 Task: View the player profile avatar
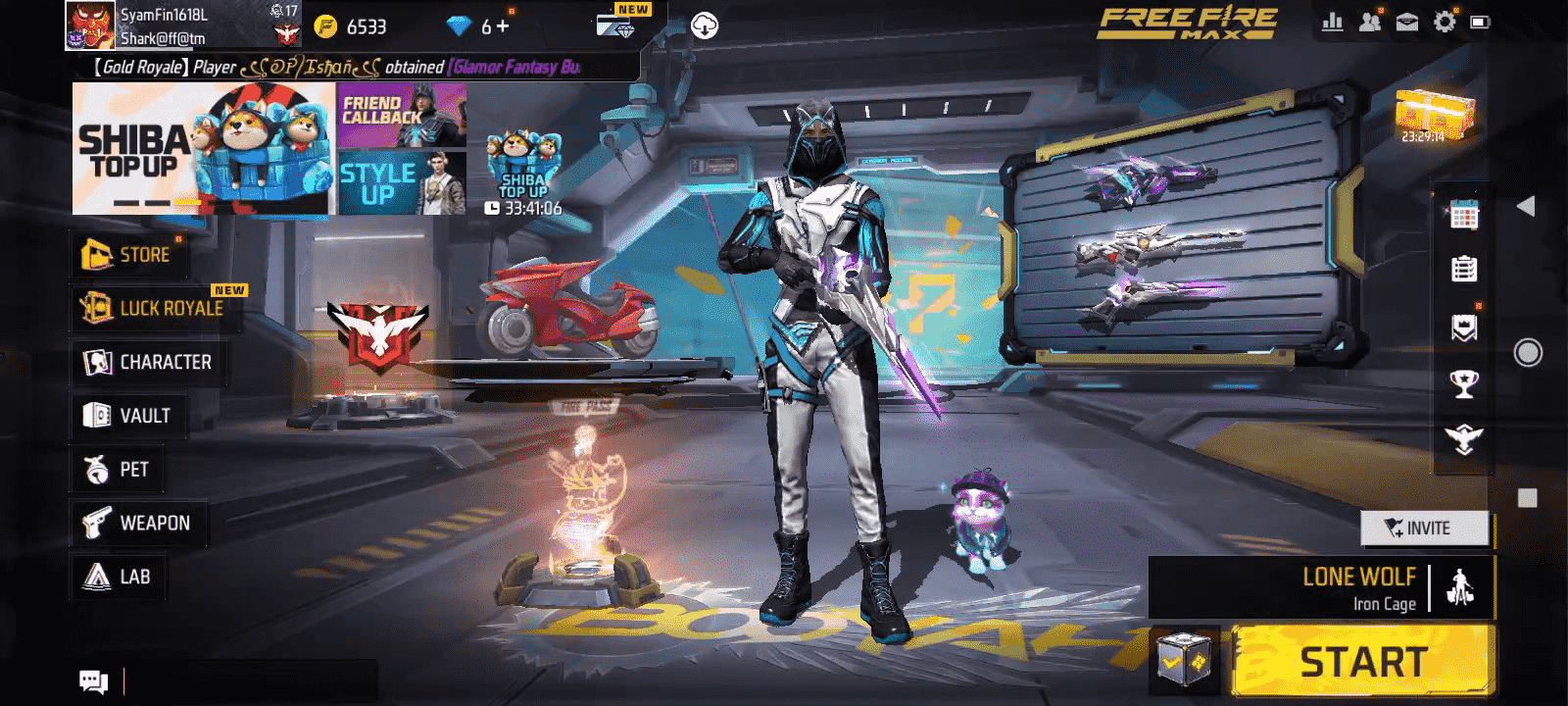click(x=90, y=25)
